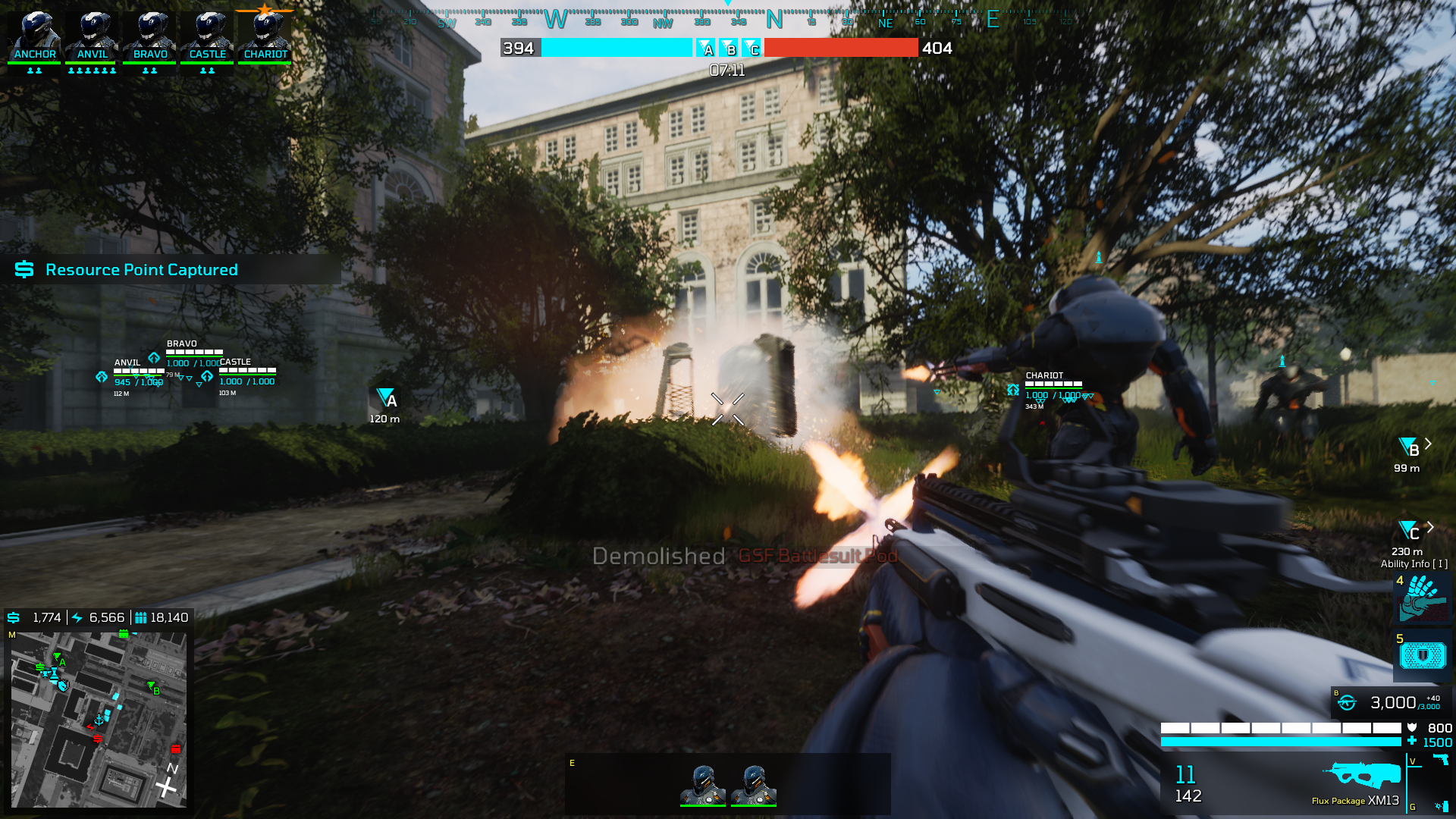Click the Resource Point Captured notification

coord(141,270)
